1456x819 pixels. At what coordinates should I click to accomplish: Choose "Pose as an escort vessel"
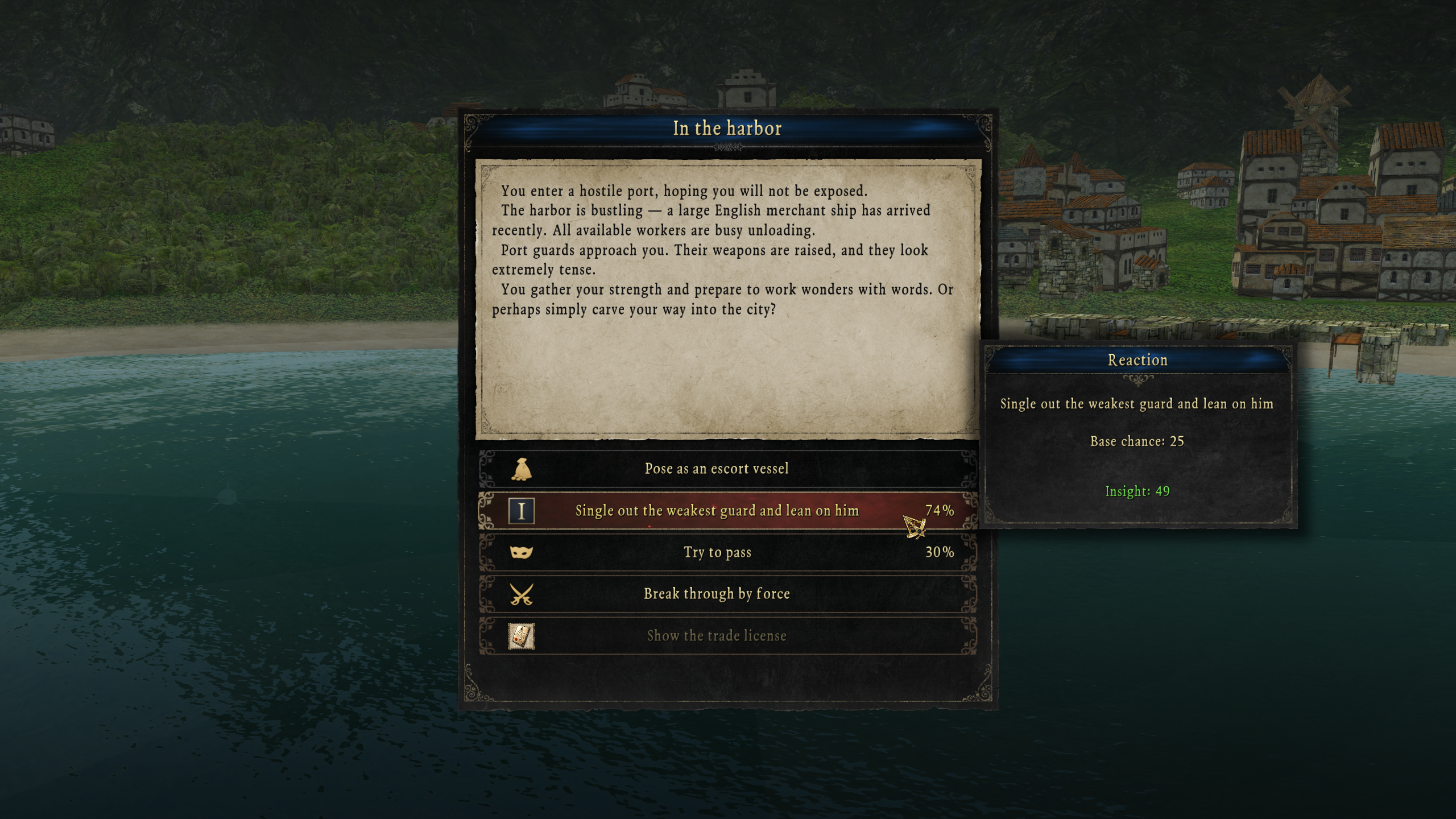click(x=717, y=469)
